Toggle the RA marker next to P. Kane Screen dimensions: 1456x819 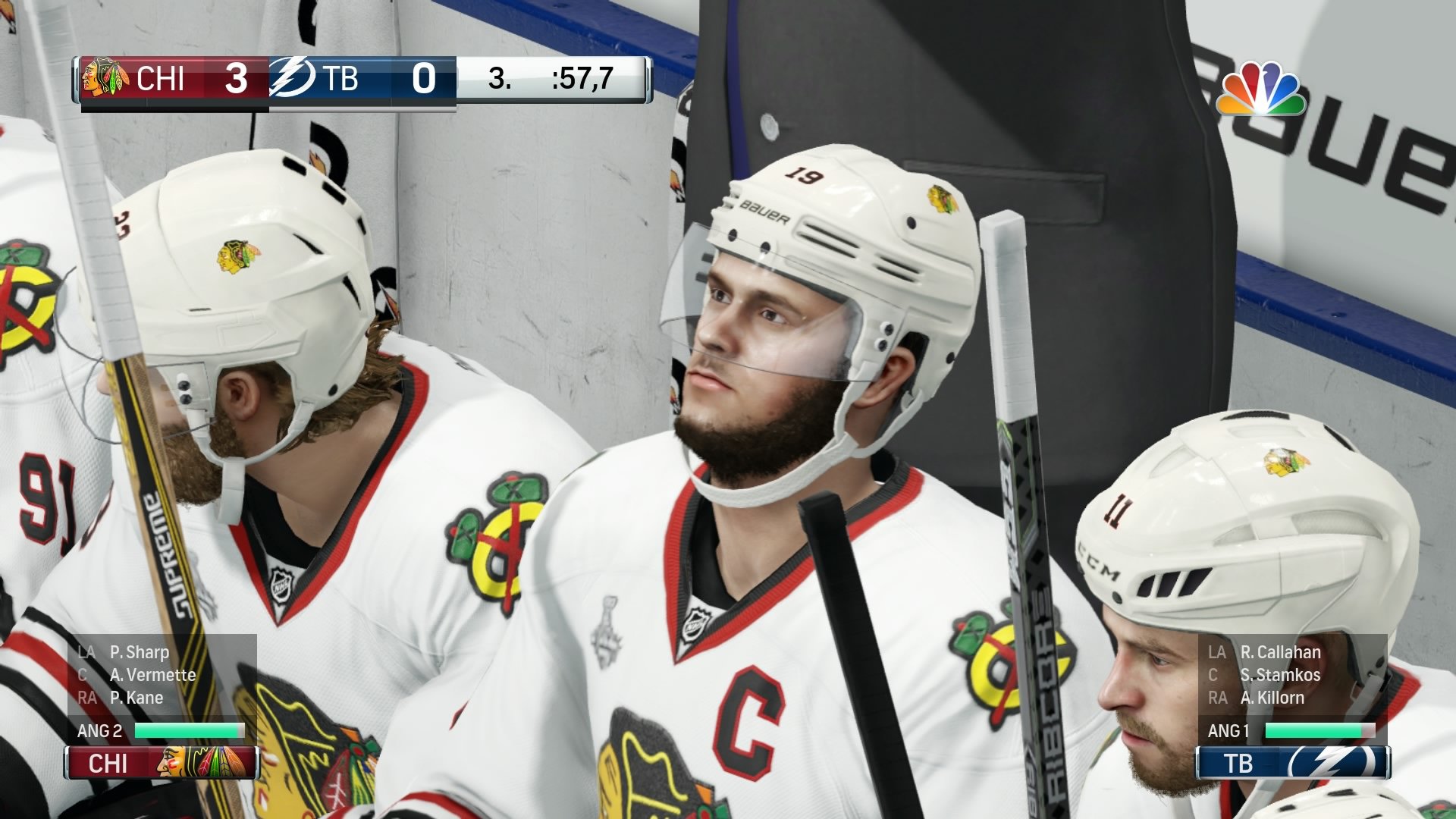click(86, 698)
